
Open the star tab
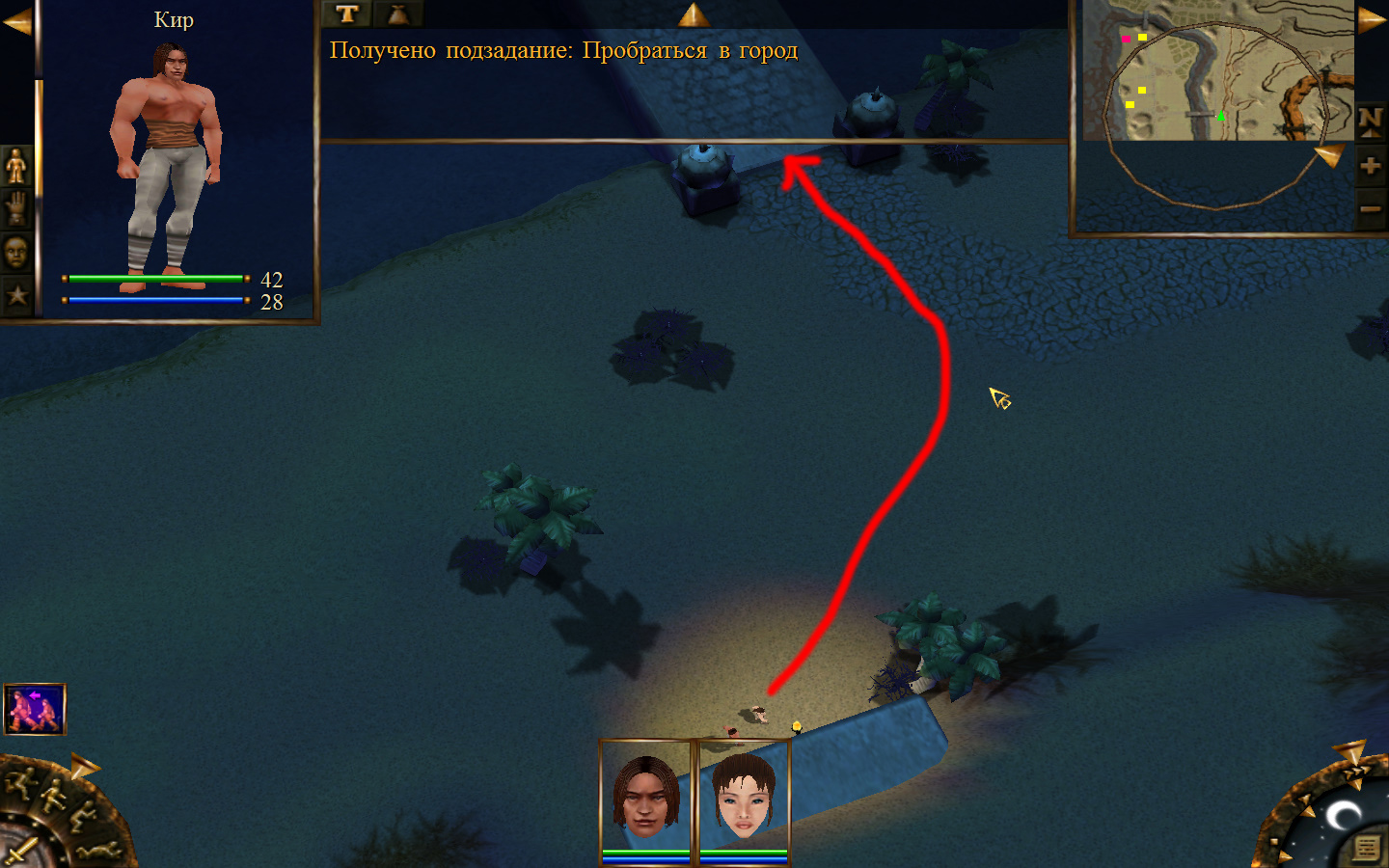pyautogui.click(x=16, y=295)
